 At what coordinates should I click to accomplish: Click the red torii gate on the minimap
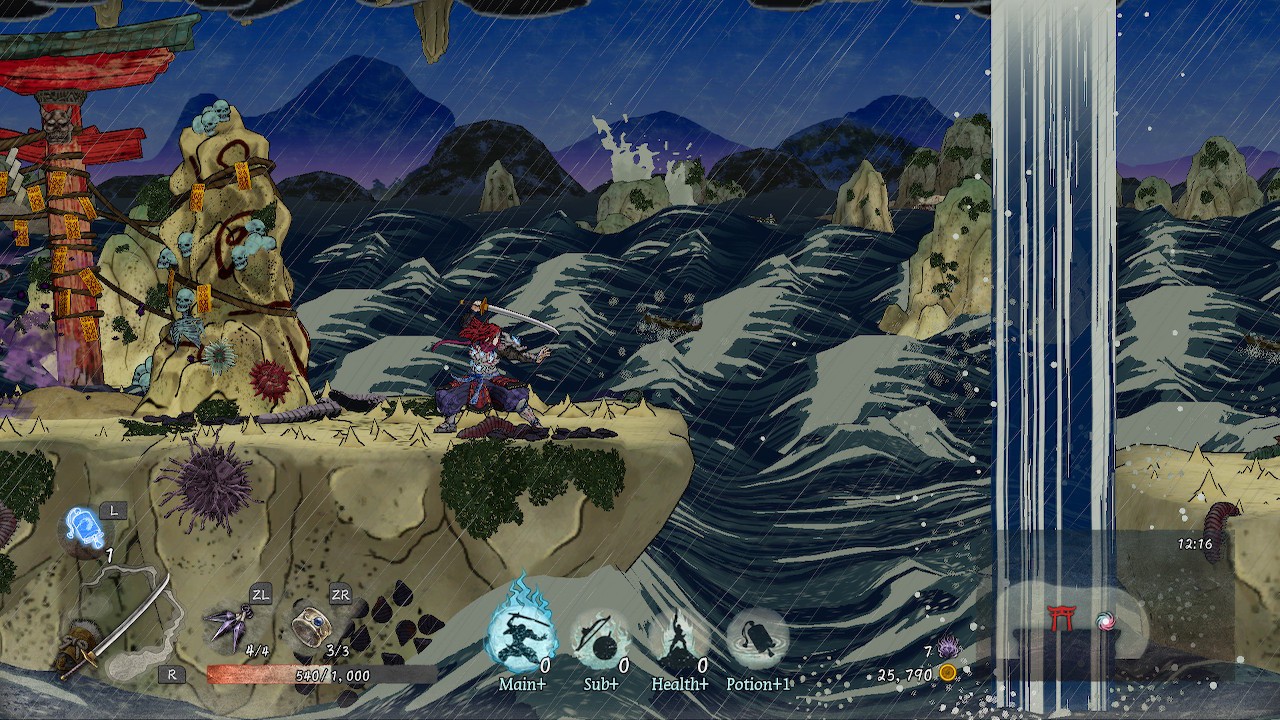[x=1061, y=617]
